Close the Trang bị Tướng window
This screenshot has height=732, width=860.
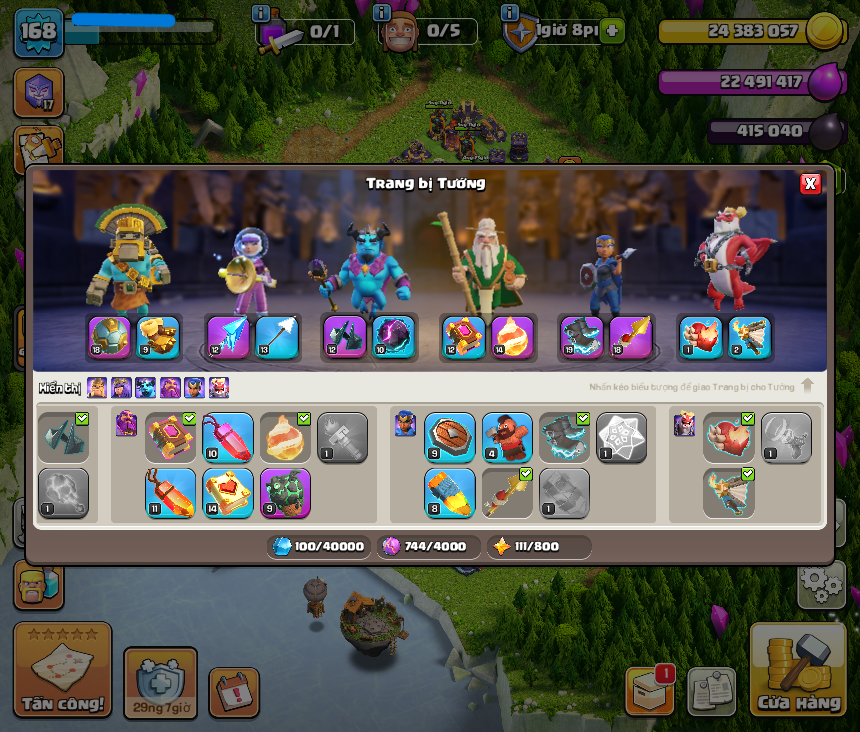(810, 183)
